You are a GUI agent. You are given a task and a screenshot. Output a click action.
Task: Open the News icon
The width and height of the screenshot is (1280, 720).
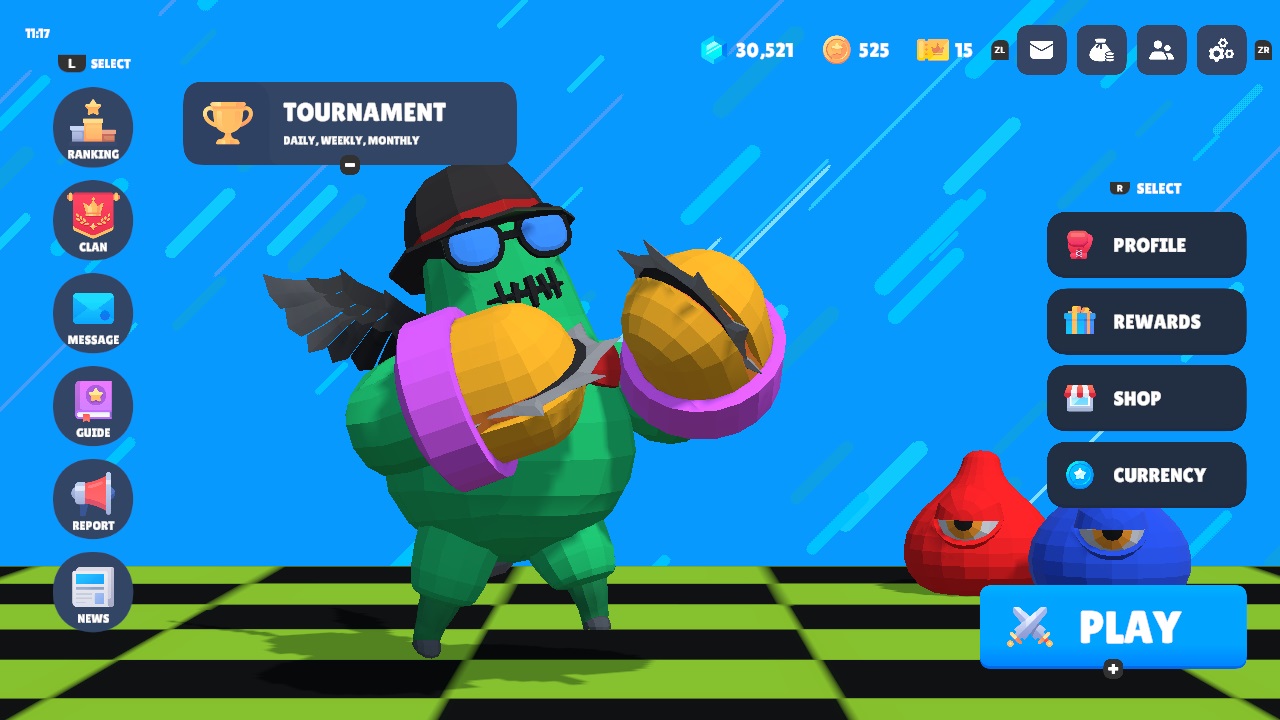93,591
